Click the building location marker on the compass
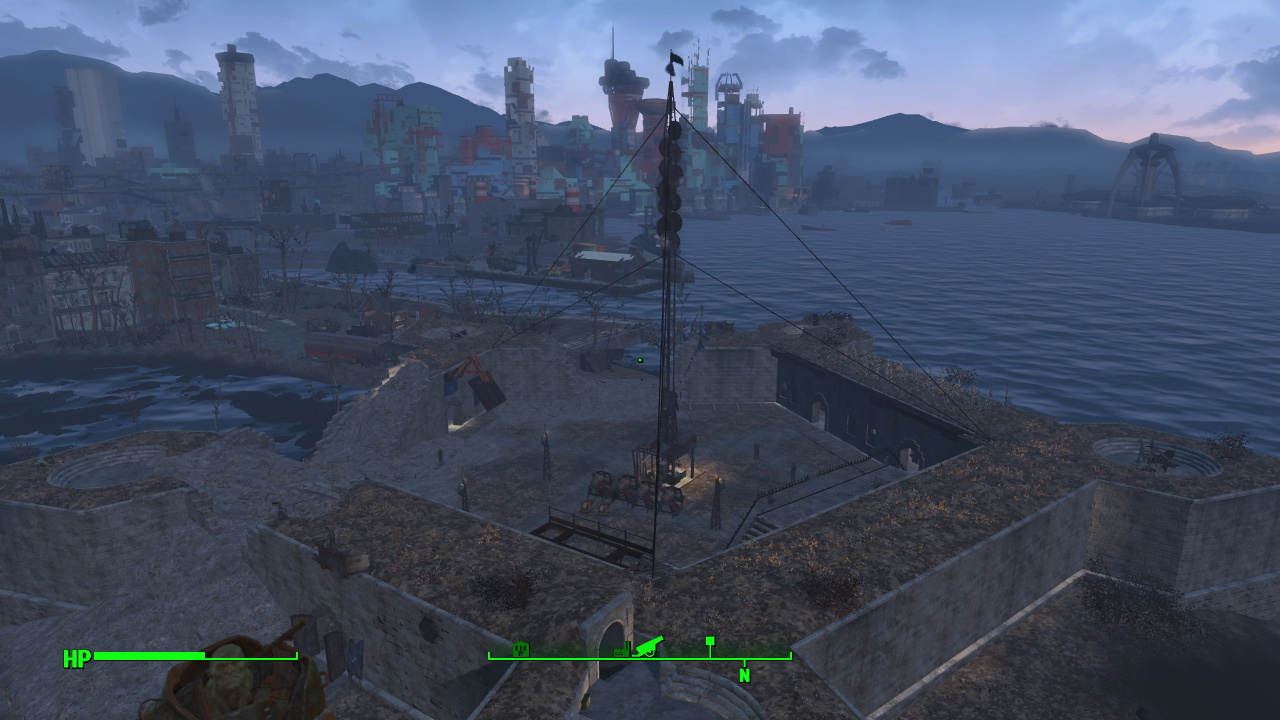Image resolution: width=1280 pixels, height=720 pixels. (520, 649)
